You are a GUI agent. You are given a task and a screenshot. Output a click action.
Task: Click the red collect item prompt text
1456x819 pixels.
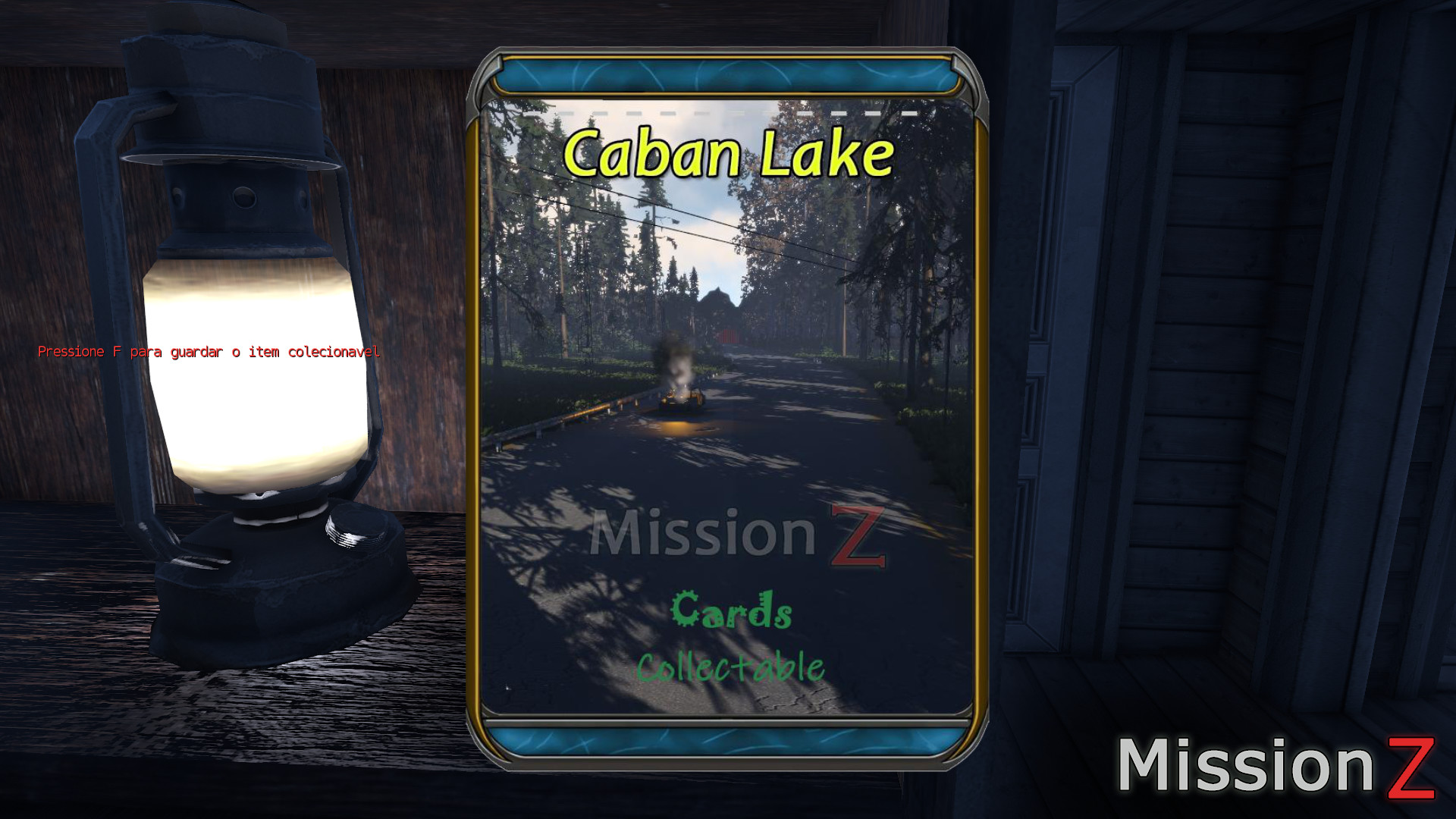(x=210, y=351)
